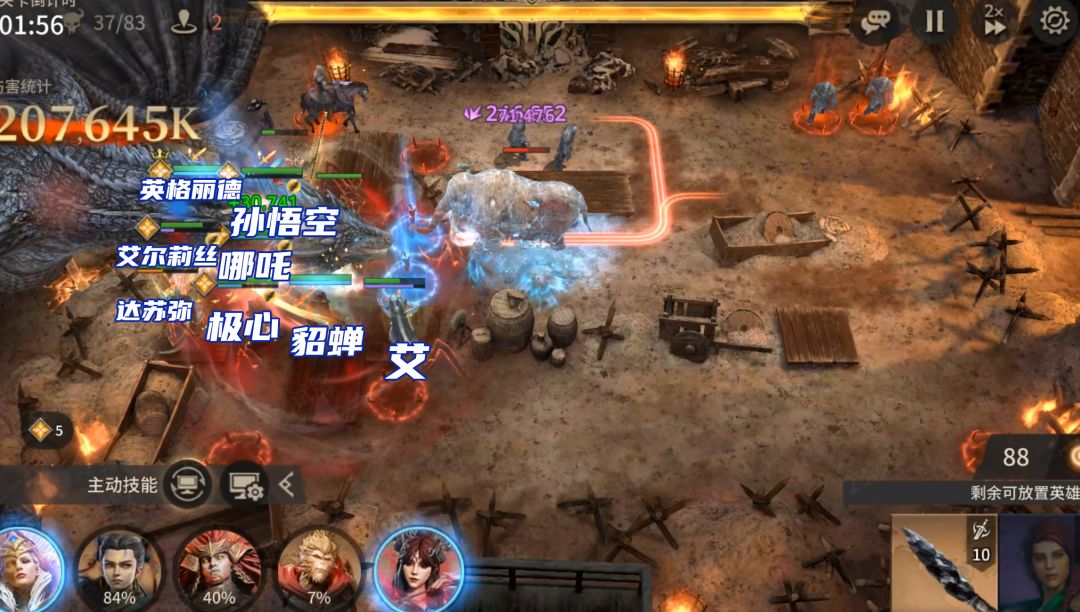Select the dark-haired hero portrait at 84%
The height and width of the screenshot is (612, 1080).
point(119,568)
